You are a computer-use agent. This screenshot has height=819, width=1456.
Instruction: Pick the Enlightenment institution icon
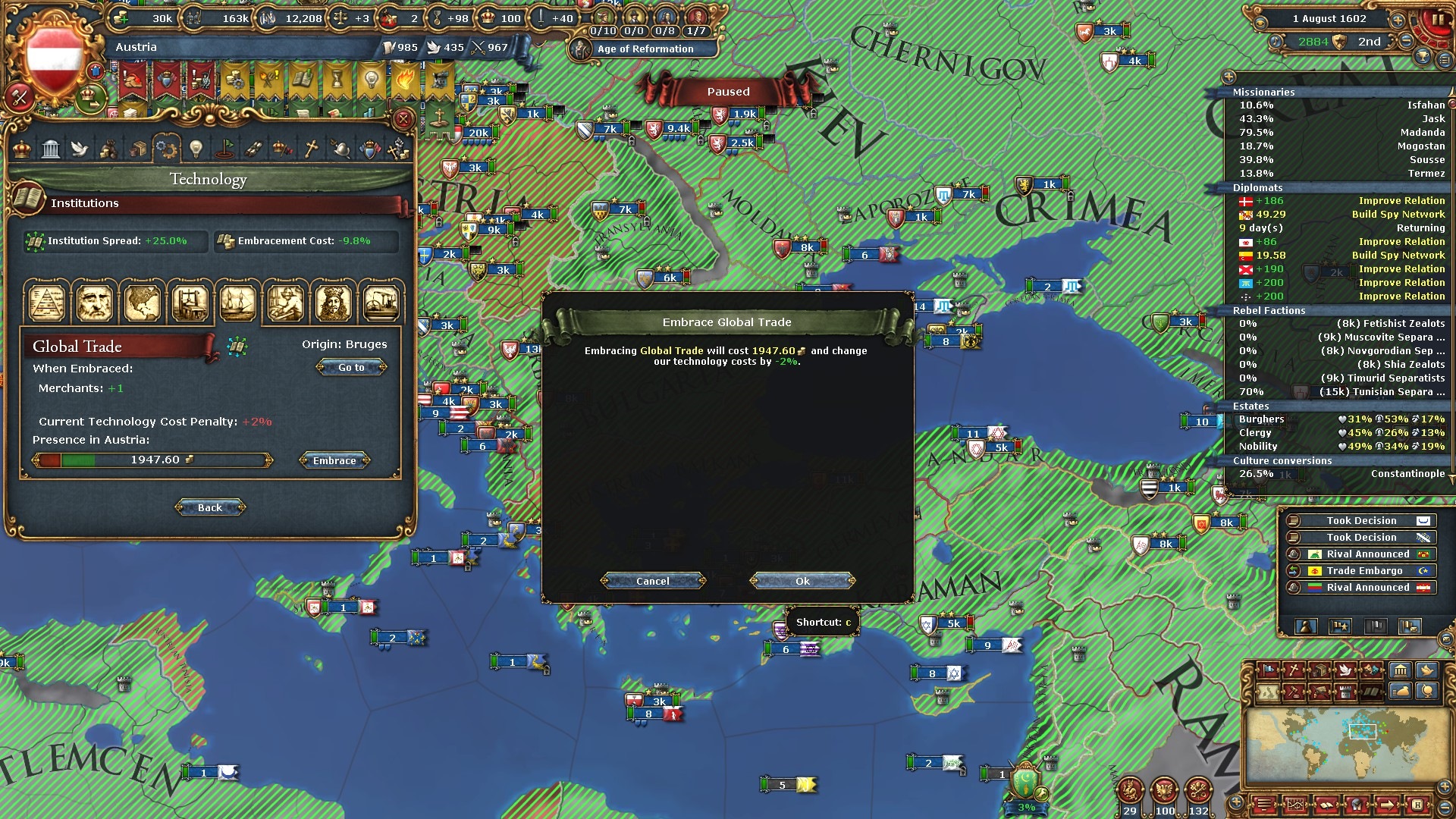pyautogui.click(x=332, y=303)
